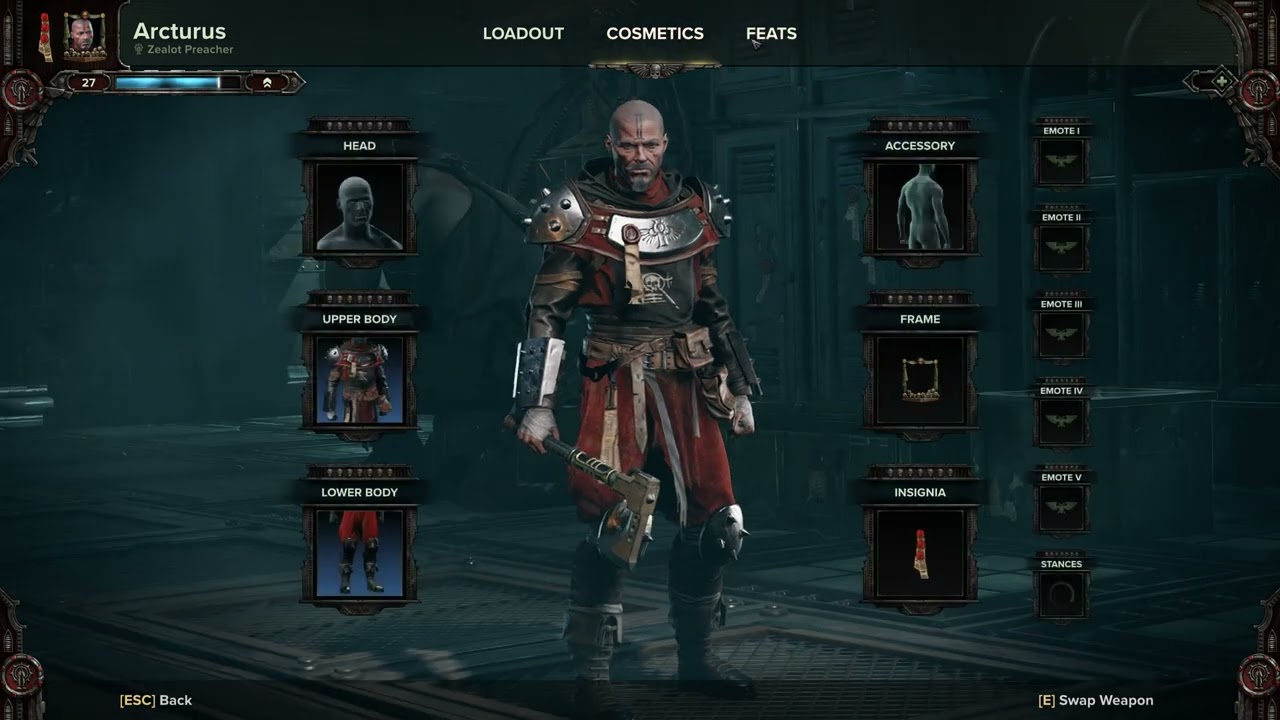Viewport: 1280px width, 720px height.
Task: Click Arcturus's character portrait
Action: tap(85, 37)
